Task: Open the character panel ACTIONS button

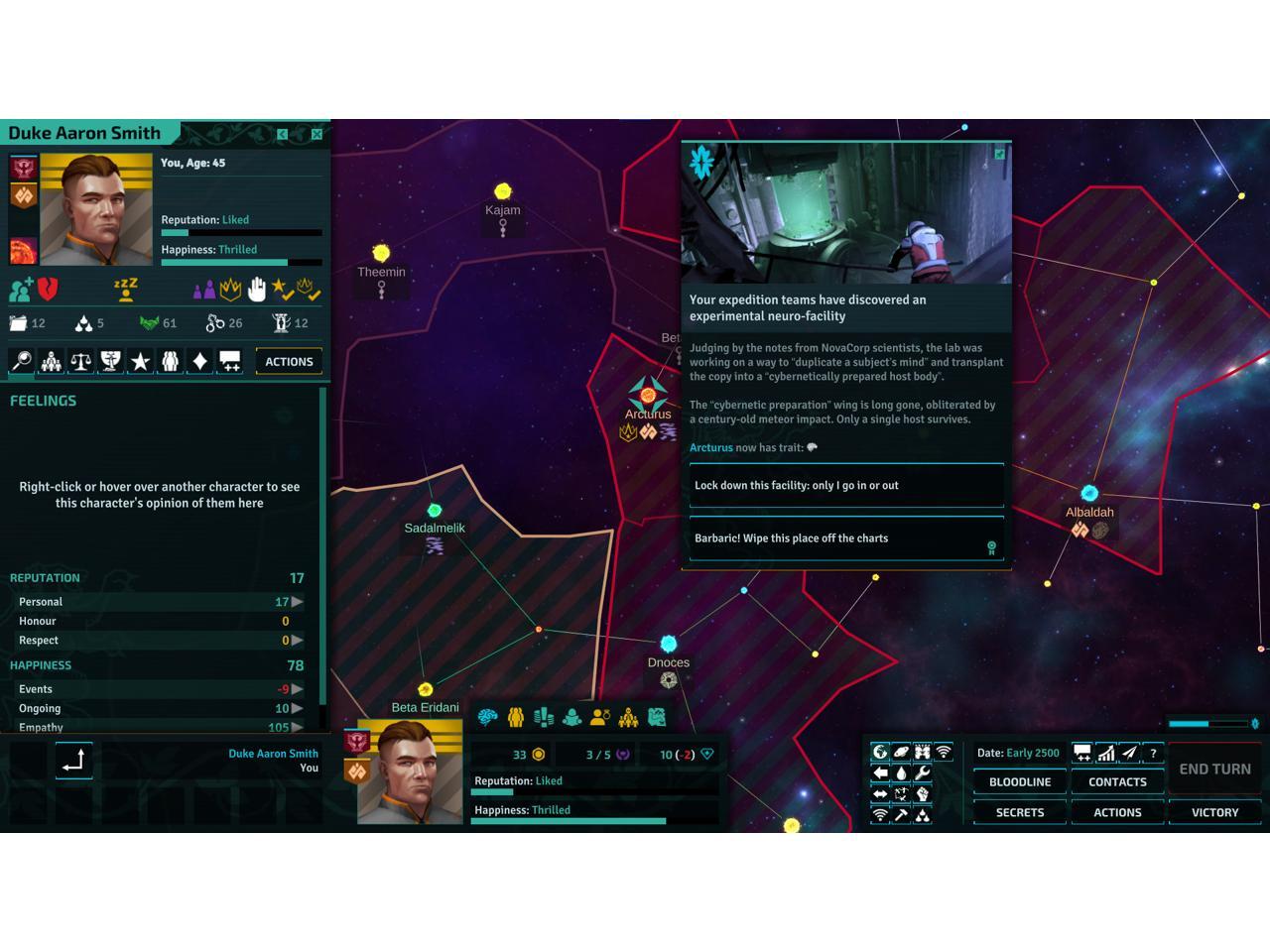Action: pos(289,362)
